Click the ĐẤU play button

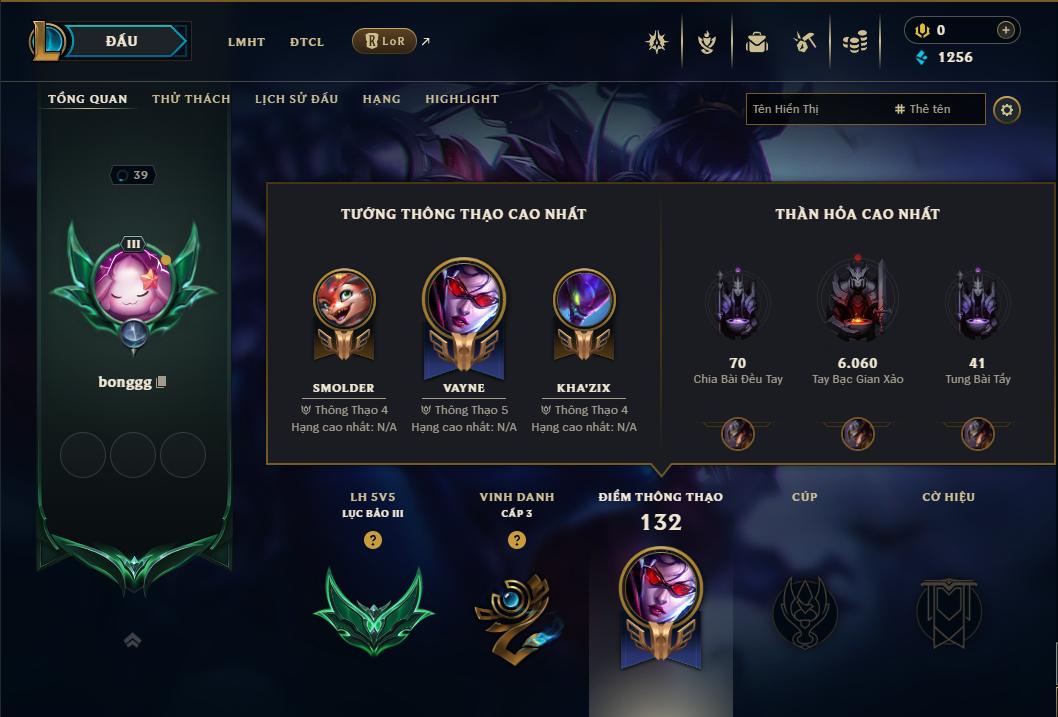click(x=122, y=41)
